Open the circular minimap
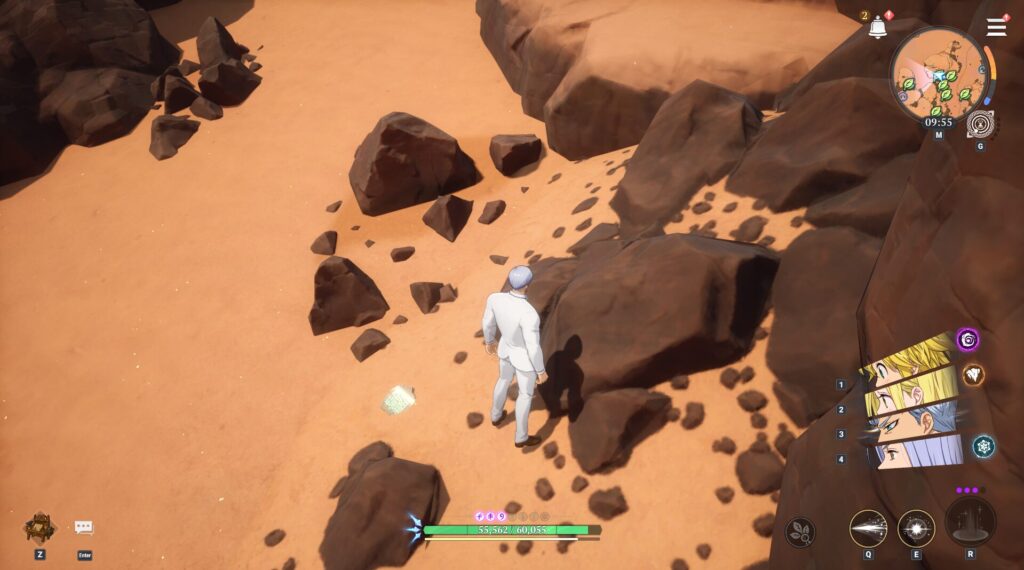This screenshot has height=570, width=1024. [938, 74]
